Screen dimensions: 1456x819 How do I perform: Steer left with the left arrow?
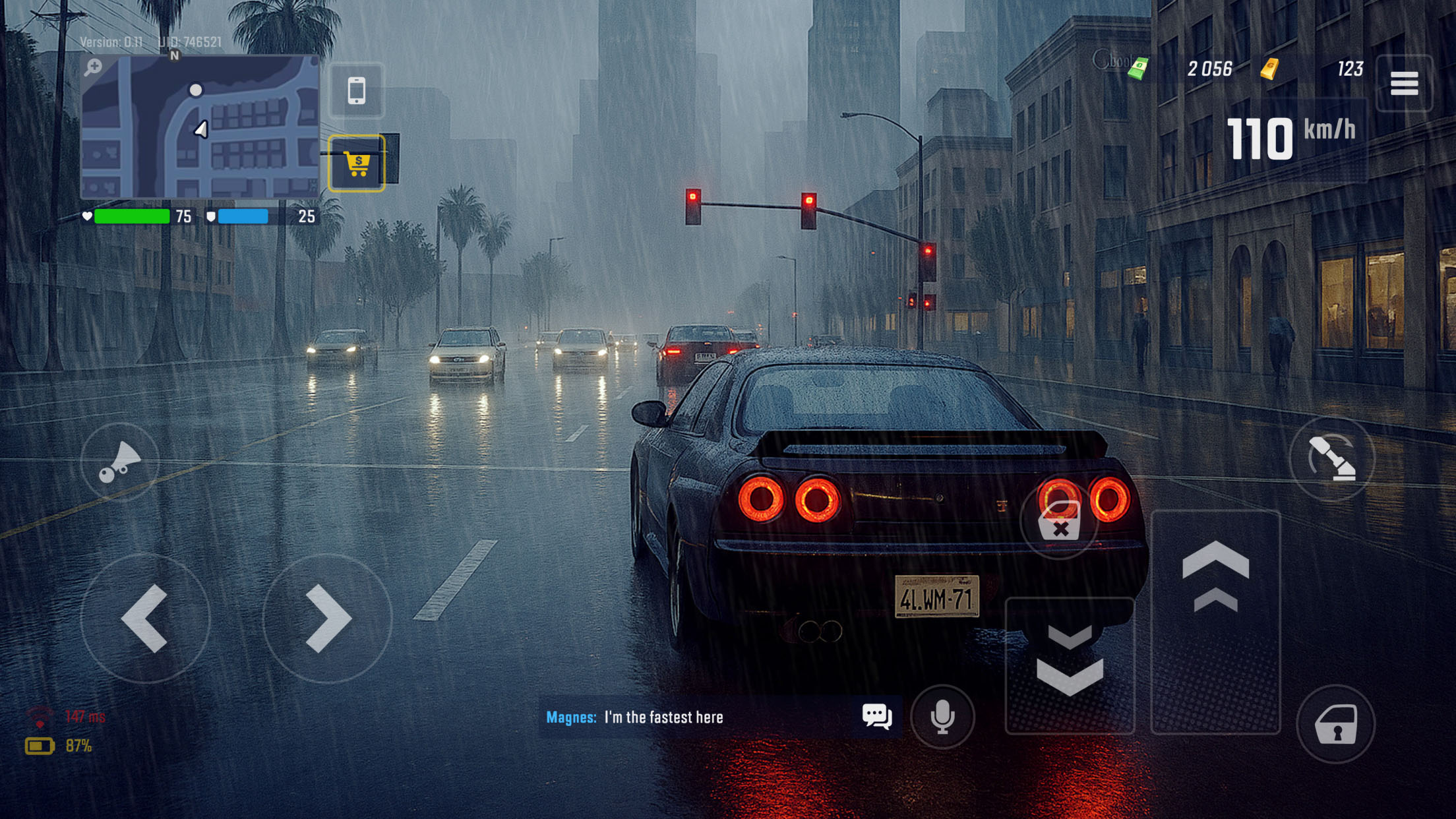(145, 618)
